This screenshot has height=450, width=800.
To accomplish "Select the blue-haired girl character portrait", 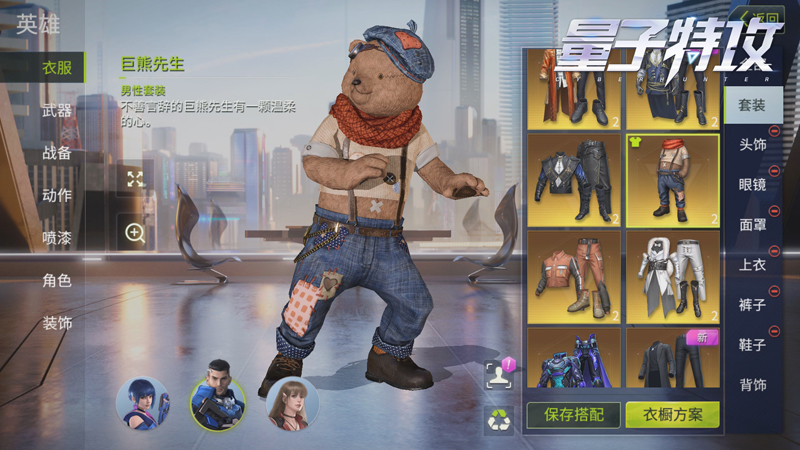I will tap(142, 403).
